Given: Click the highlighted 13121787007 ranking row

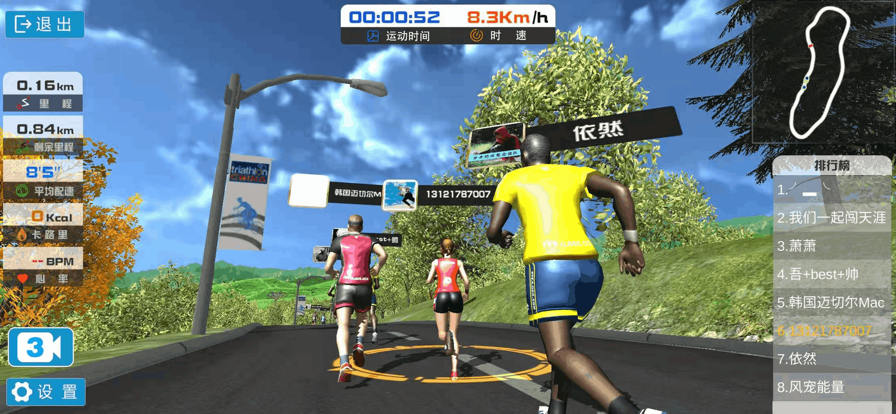Looking at the screenshot, I should (831, 330).
